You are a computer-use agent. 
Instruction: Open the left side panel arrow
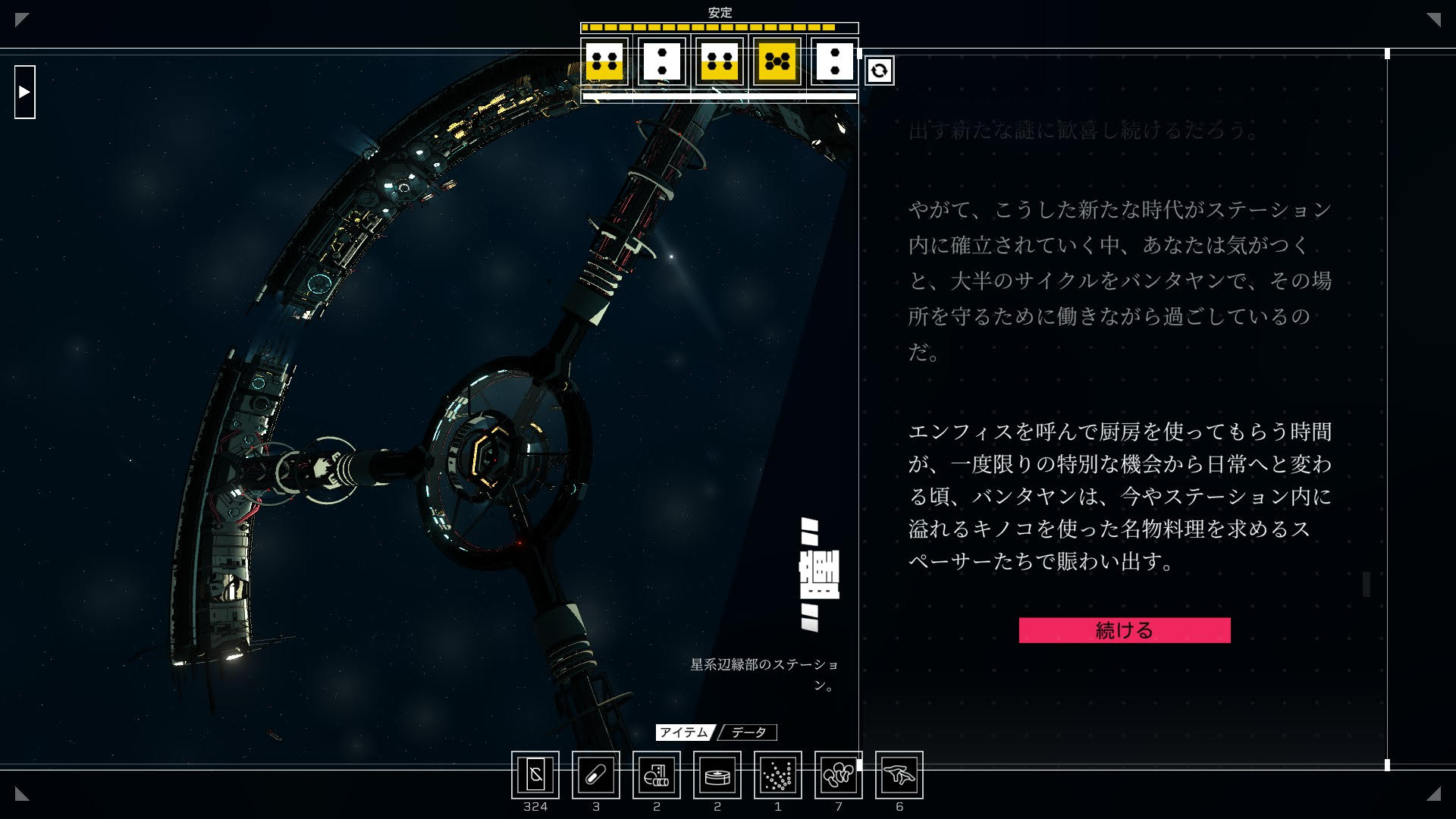pos(25,92)
